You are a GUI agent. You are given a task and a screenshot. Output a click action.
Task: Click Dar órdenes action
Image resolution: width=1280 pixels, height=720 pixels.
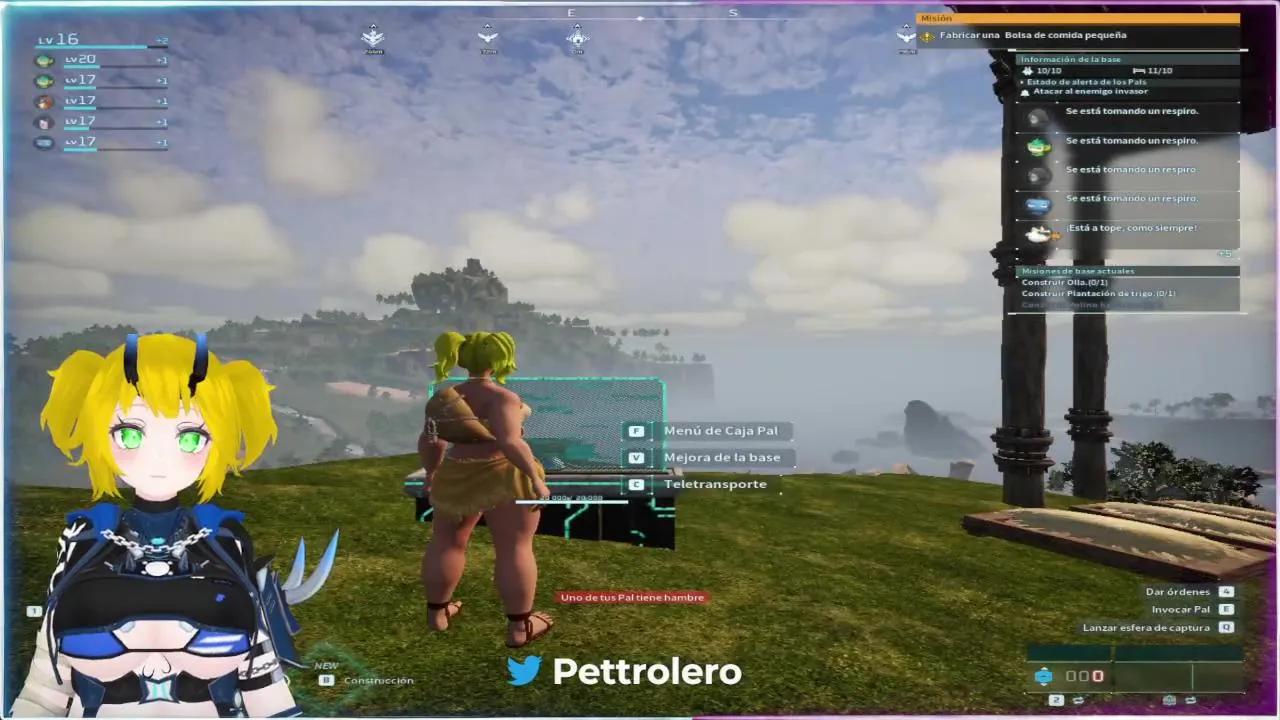[1180, 592]
